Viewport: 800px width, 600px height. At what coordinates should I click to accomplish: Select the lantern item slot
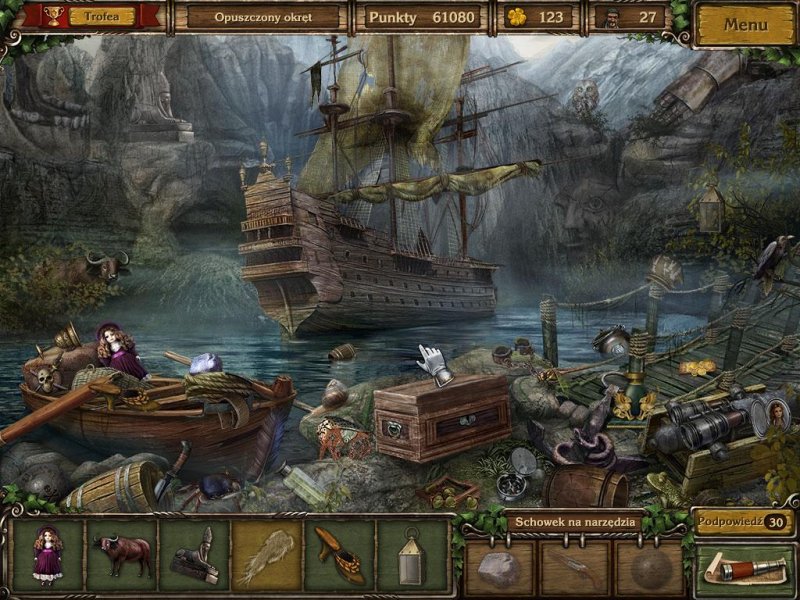(x=412, y=555)
